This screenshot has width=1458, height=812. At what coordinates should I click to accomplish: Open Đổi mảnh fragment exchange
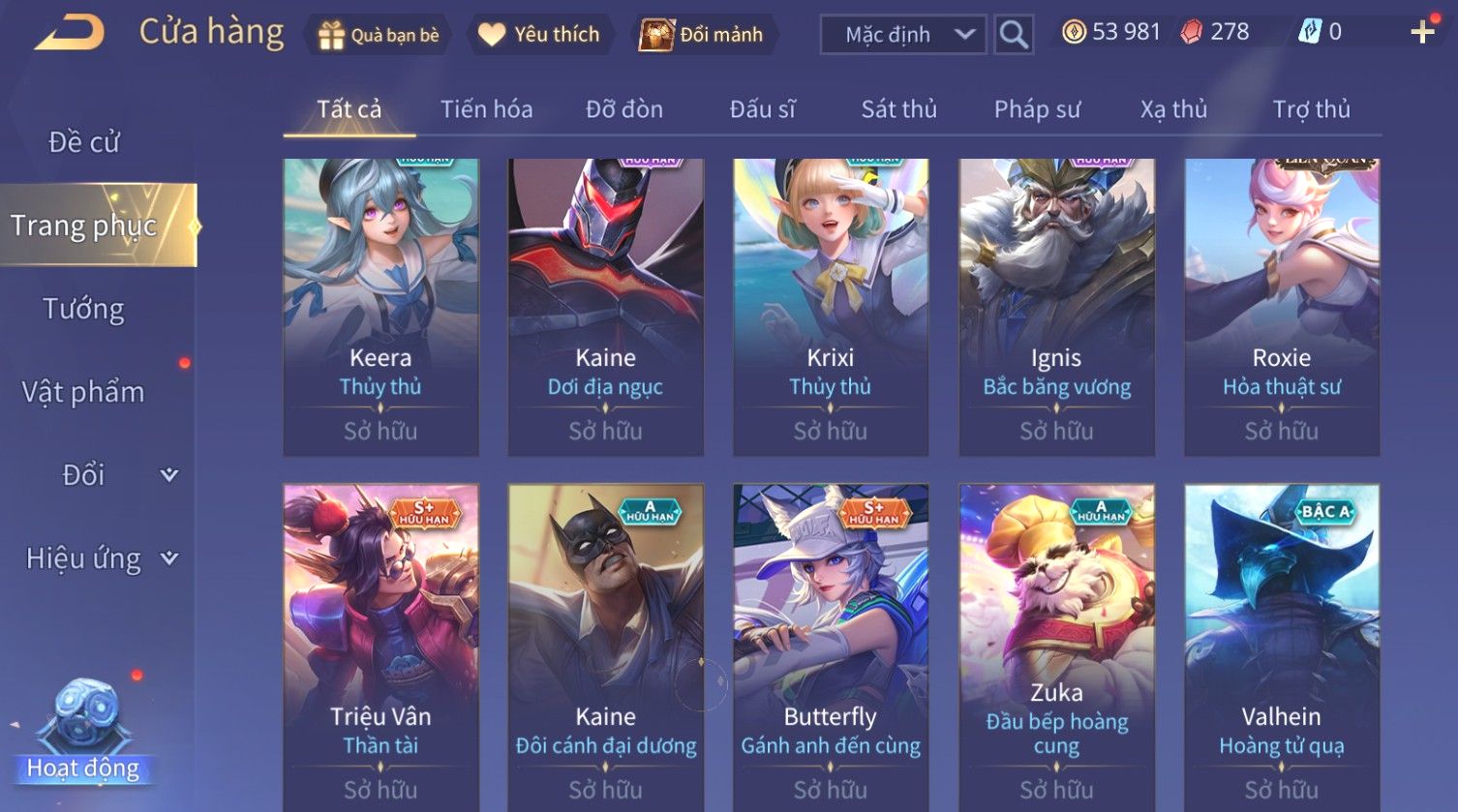coord(705,35)
